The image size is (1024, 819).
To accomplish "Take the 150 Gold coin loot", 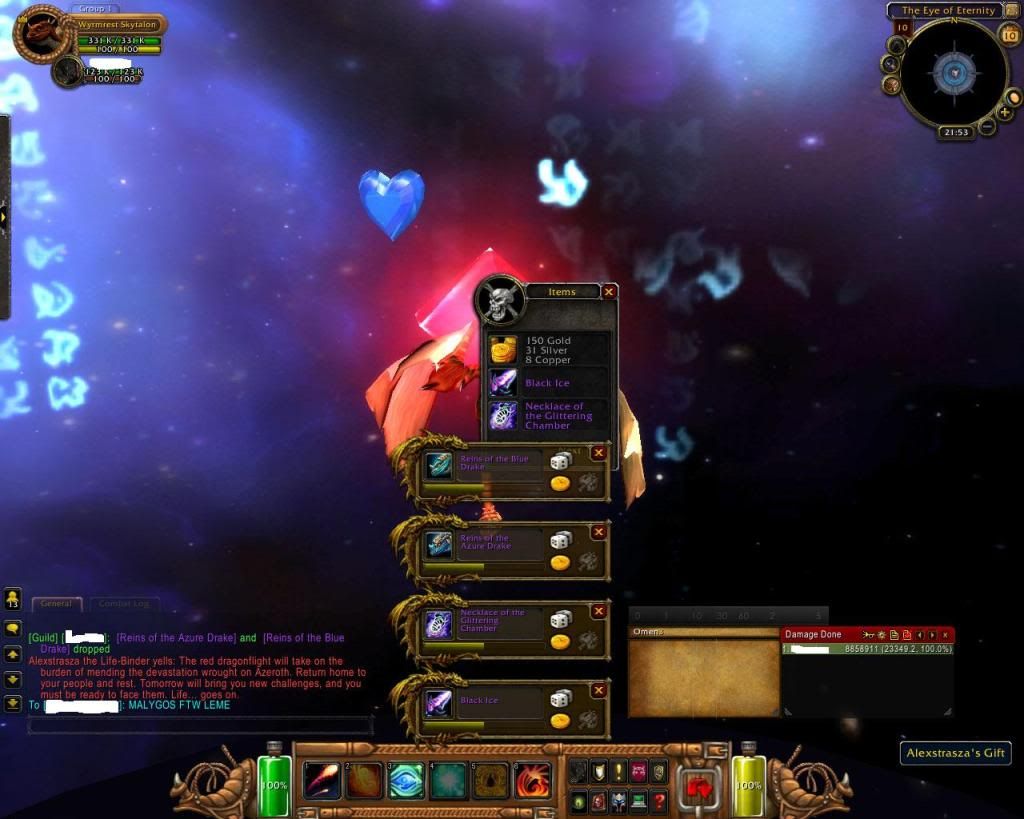I will (503, 350).
